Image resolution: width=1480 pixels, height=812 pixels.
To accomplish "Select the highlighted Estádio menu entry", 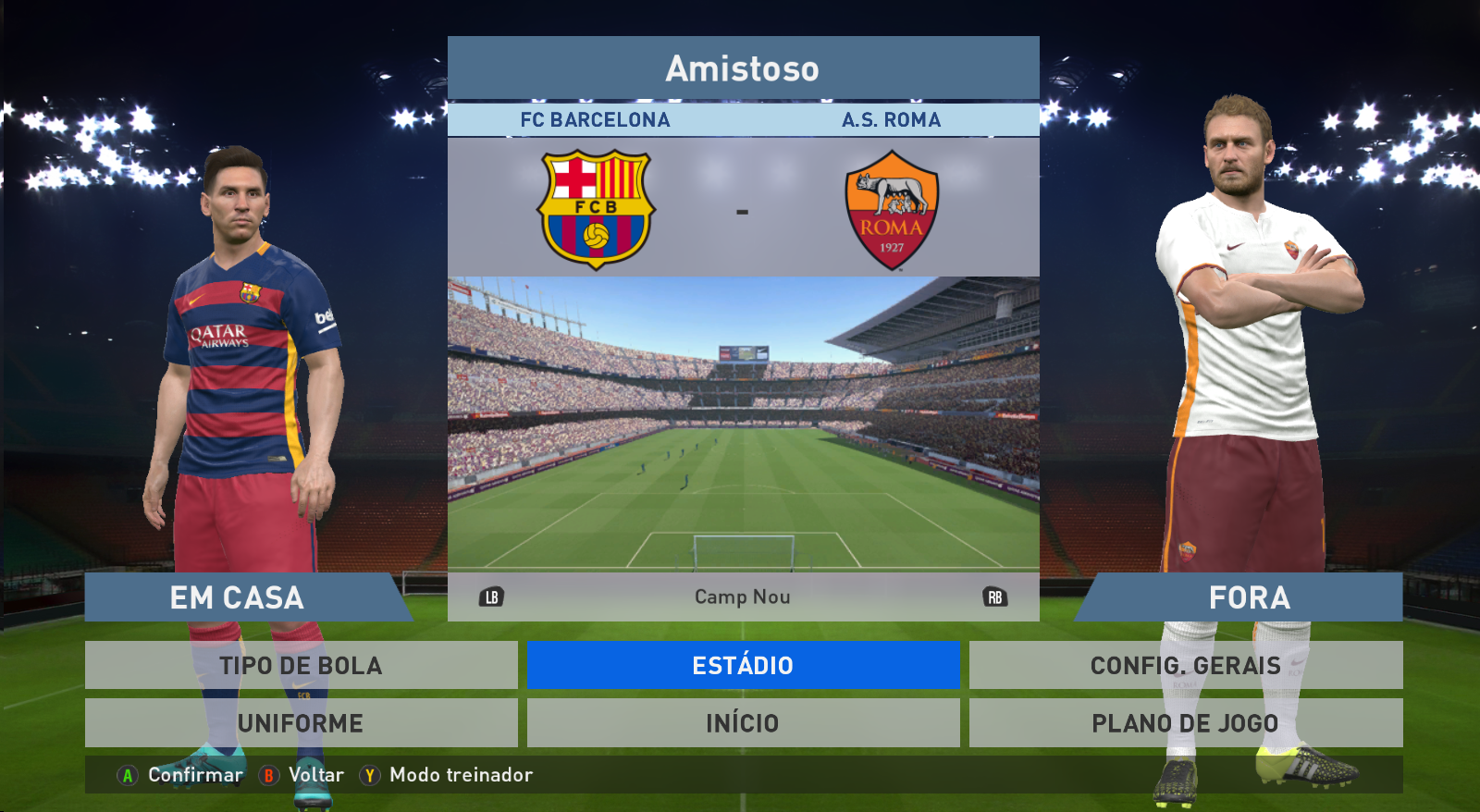I will 743,665.
